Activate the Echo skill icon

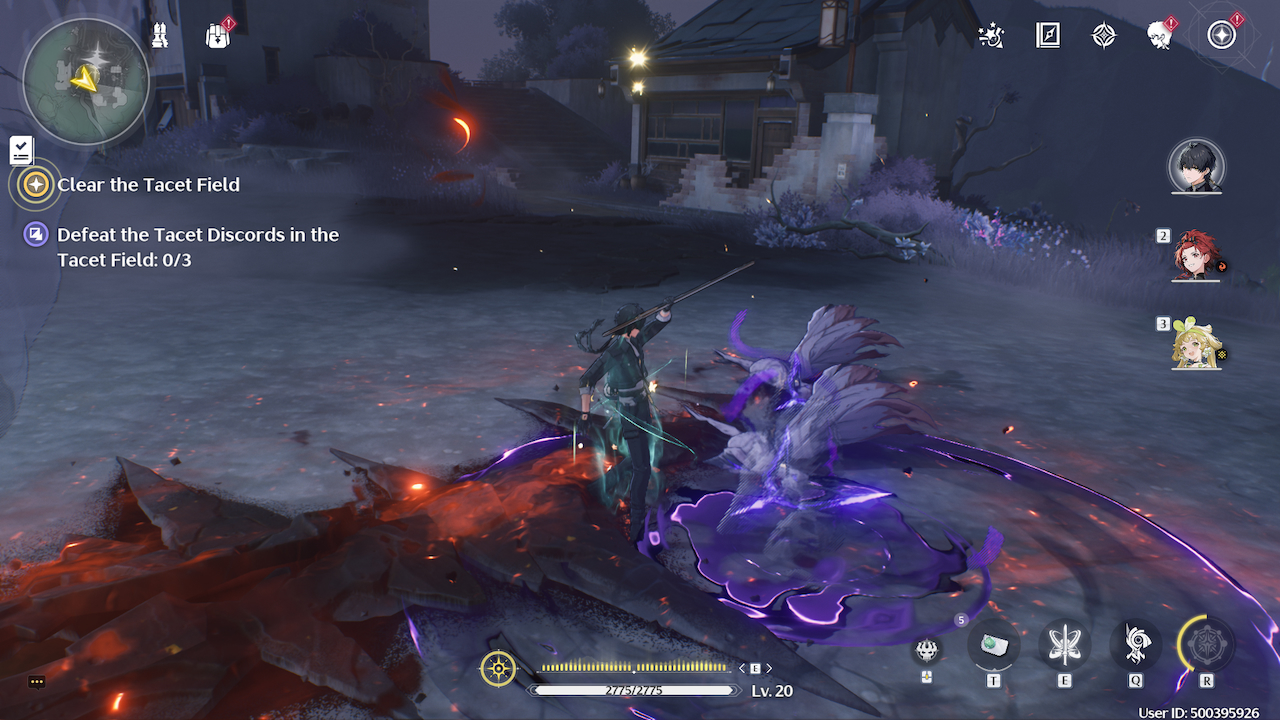[1136, 645]
